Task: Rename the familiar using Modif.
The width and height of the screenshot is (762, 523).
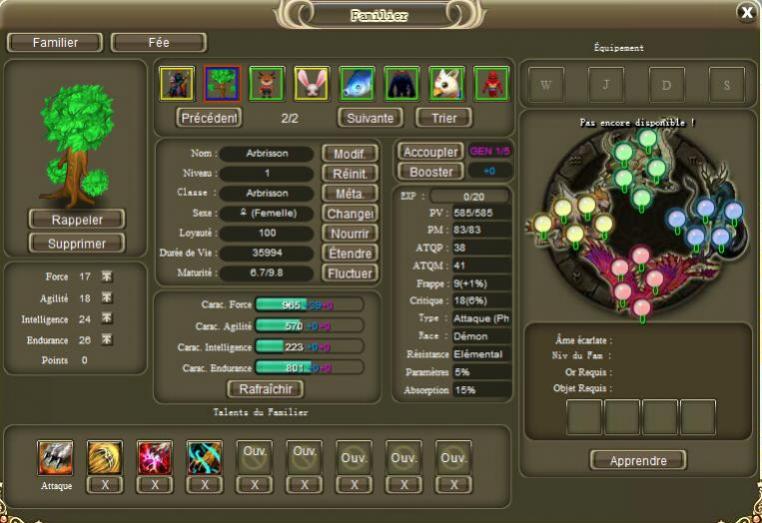Action: [349, 154]
